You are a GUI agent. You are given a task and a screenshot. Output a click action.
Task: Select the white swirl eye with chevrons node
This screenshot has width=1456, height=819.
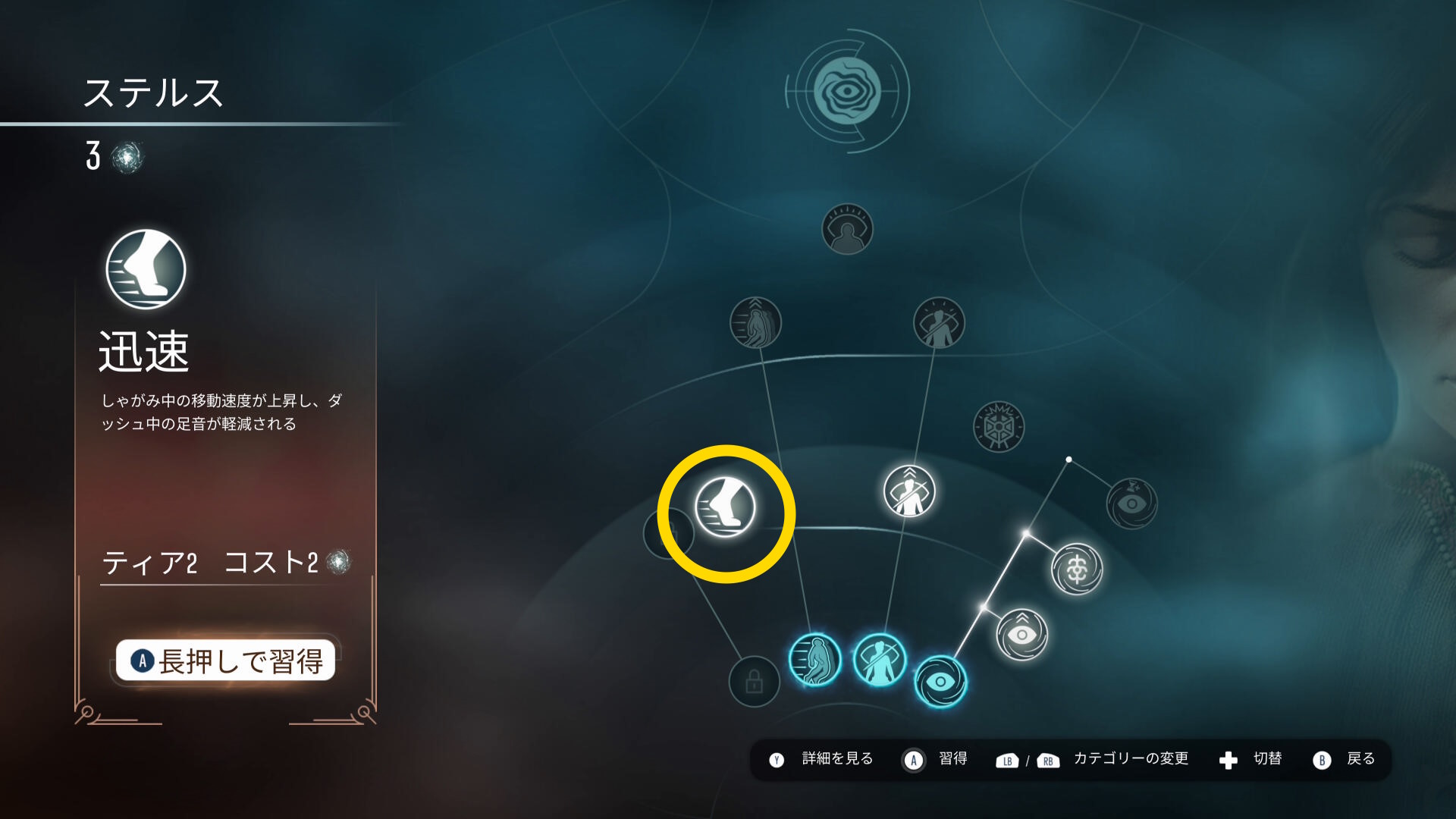(x=1021, y=634)
